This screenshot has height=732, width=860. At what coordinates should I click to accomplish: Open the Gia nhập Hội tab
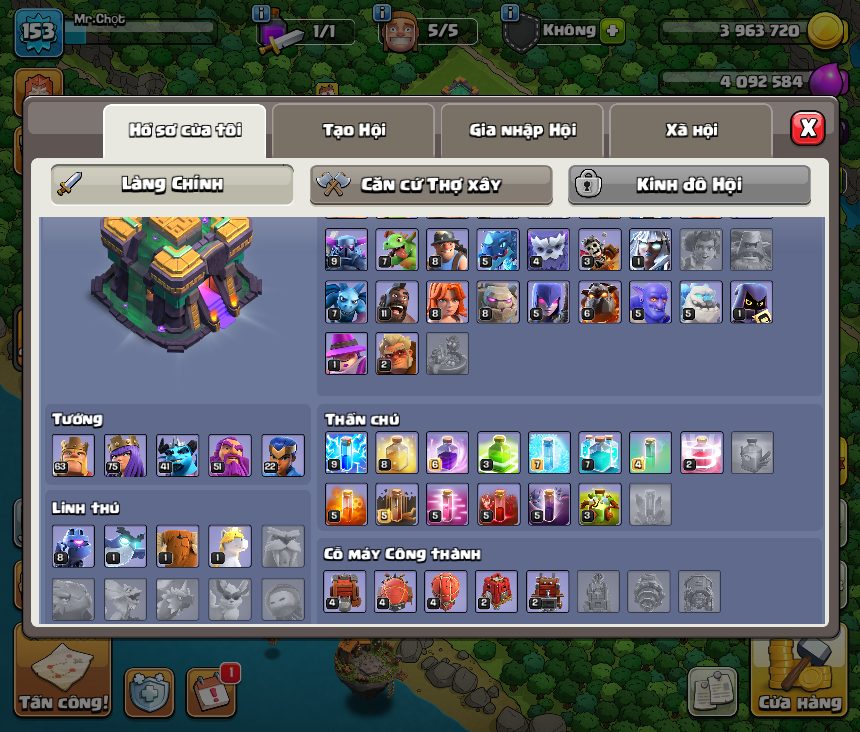(521, 130)
